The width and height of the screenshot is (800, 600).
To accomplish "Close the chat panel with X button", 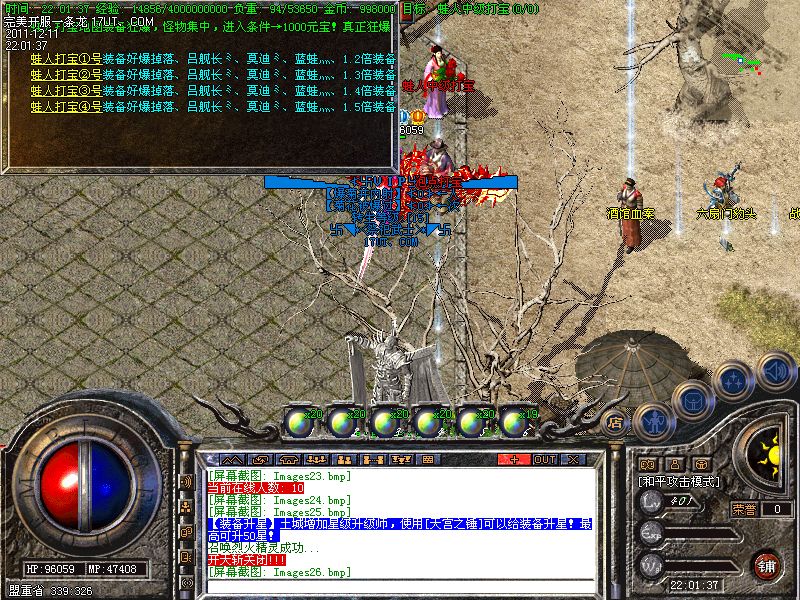I will coord(573,460).
